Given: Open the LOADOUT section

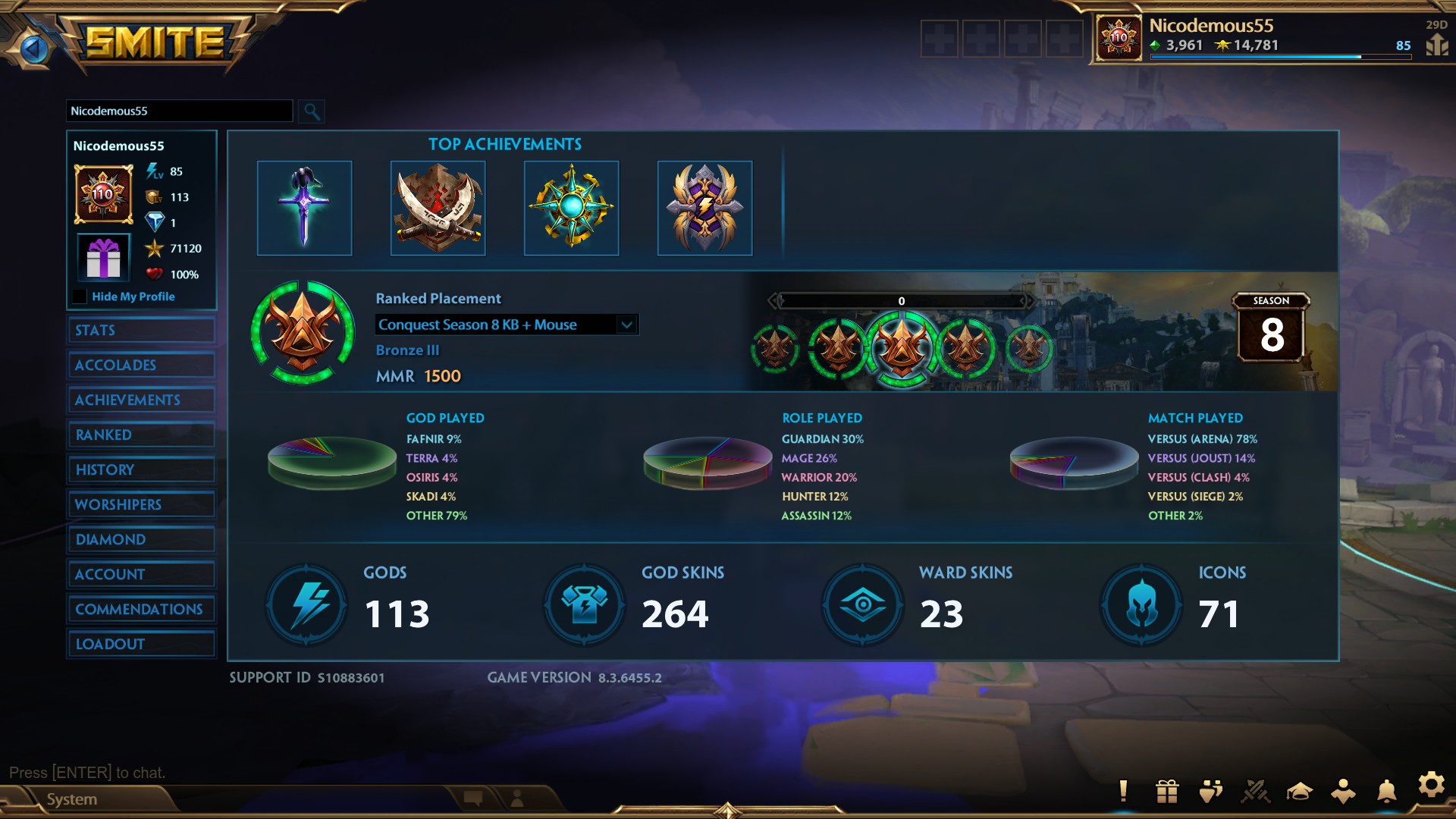Looking at the screenshot, I should click(x=141, y=643).
